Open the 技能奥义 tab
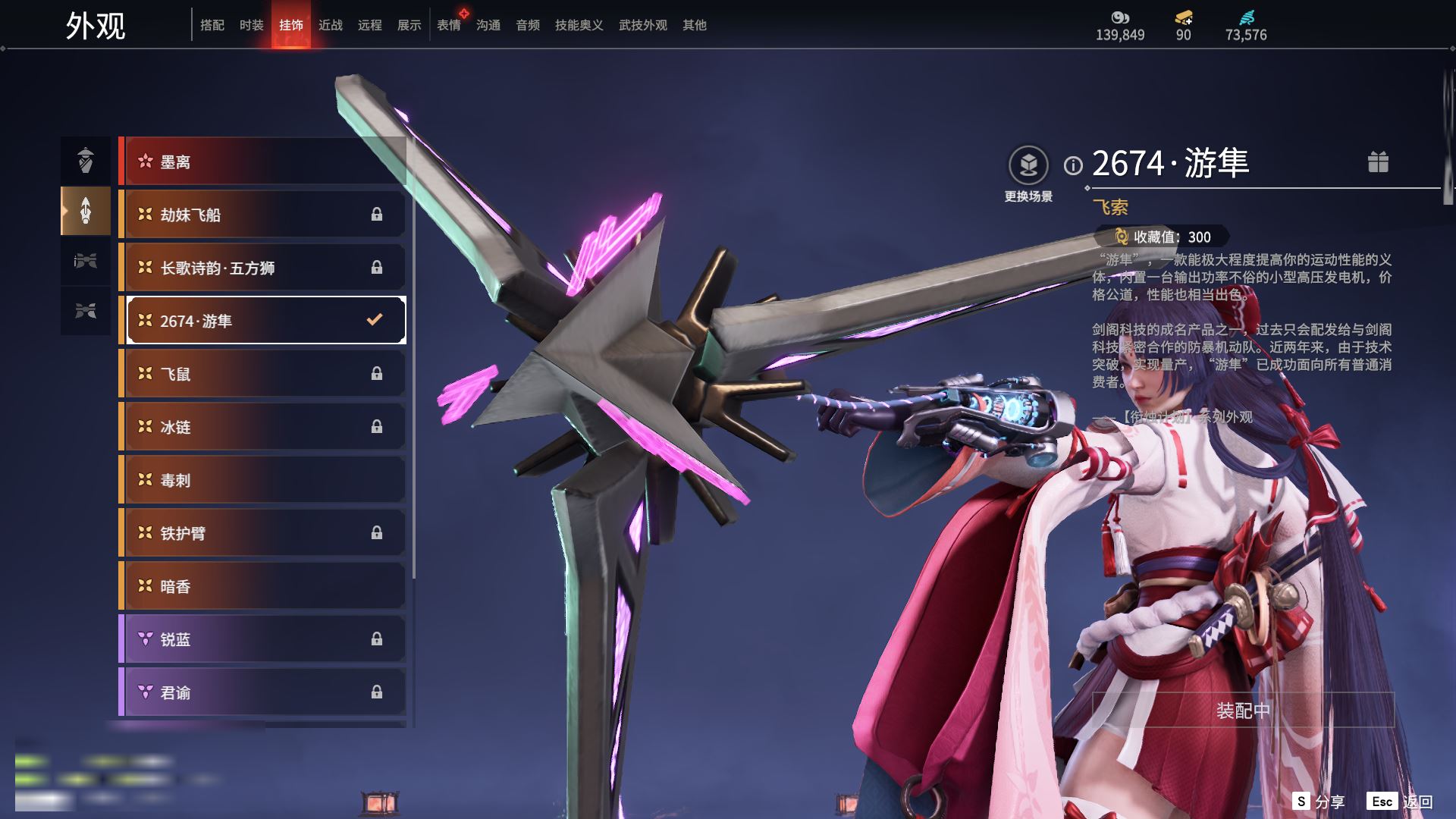1456x819 pixels. click(579, 25)
